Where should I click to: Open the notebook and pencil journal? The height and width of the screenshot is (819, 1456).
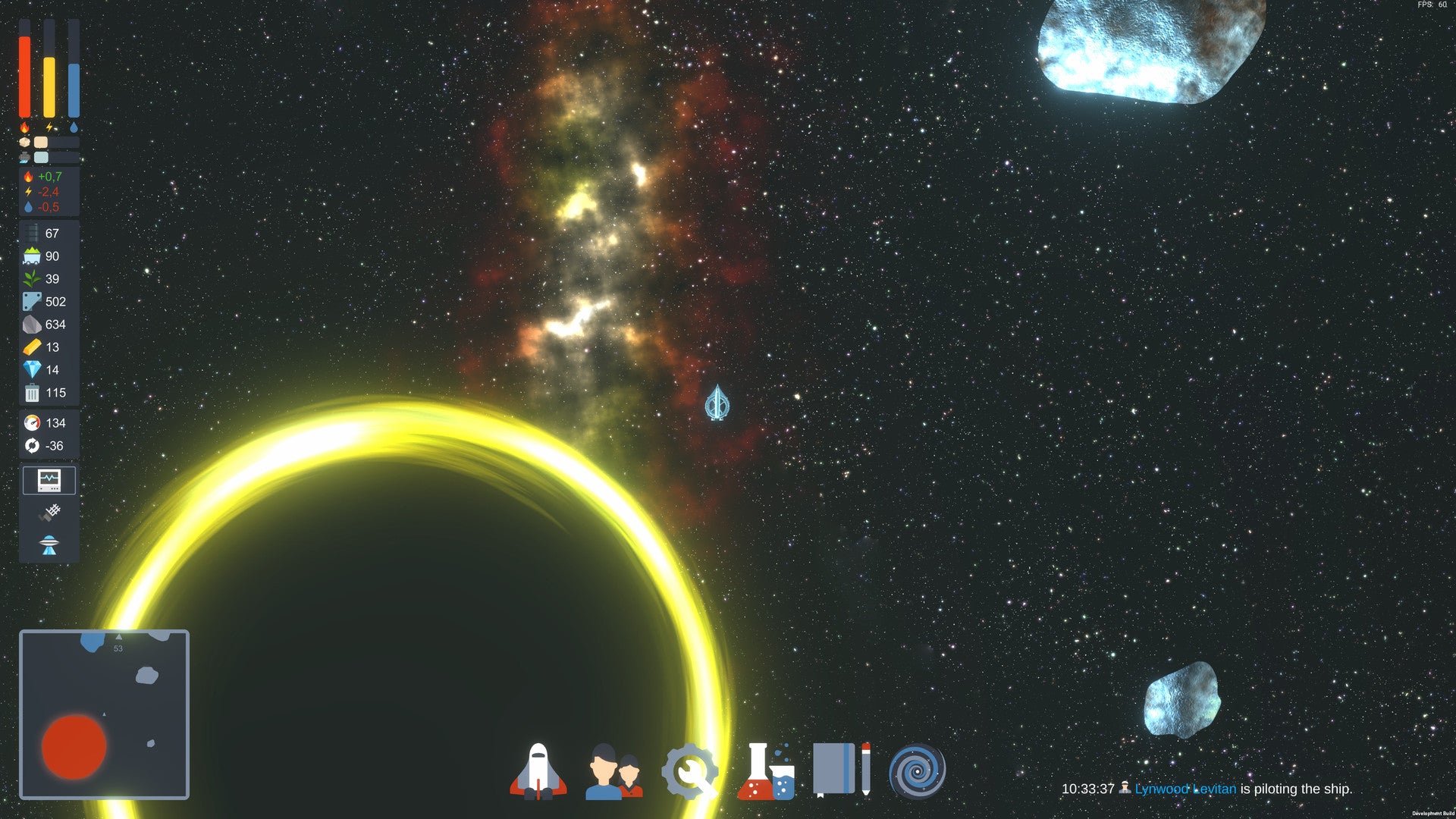coord(841,770)
